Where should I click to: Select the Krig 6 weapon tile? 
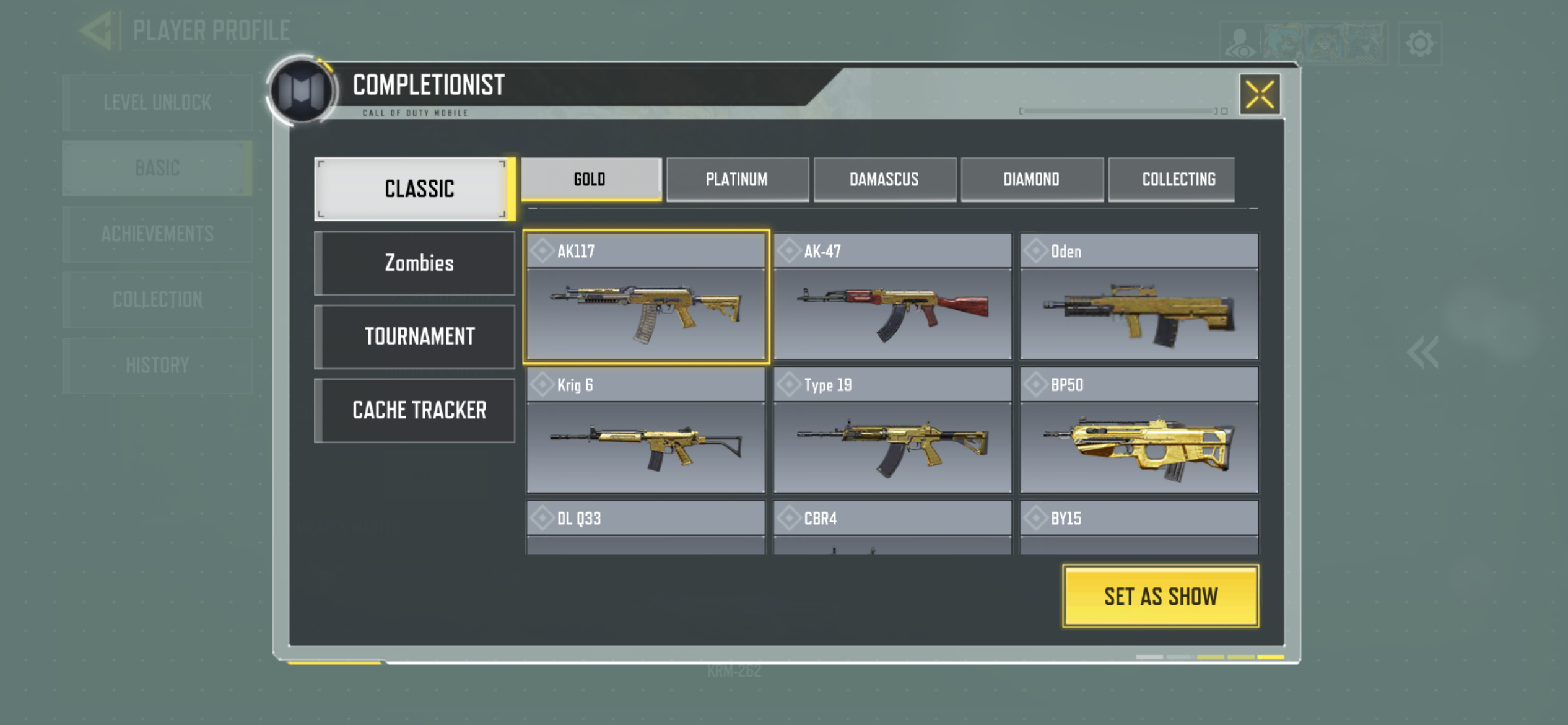click(x=646, y=431)
